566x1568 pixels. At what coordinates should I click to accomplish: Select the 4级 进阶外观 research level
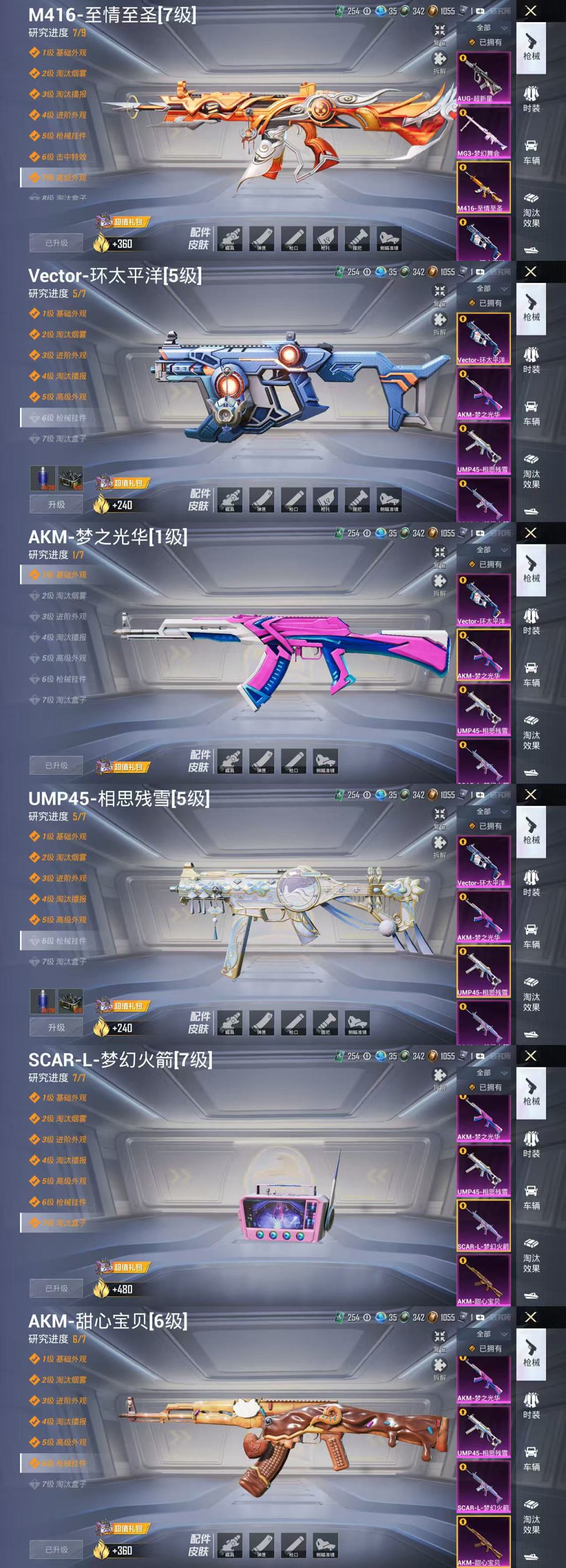64,115
